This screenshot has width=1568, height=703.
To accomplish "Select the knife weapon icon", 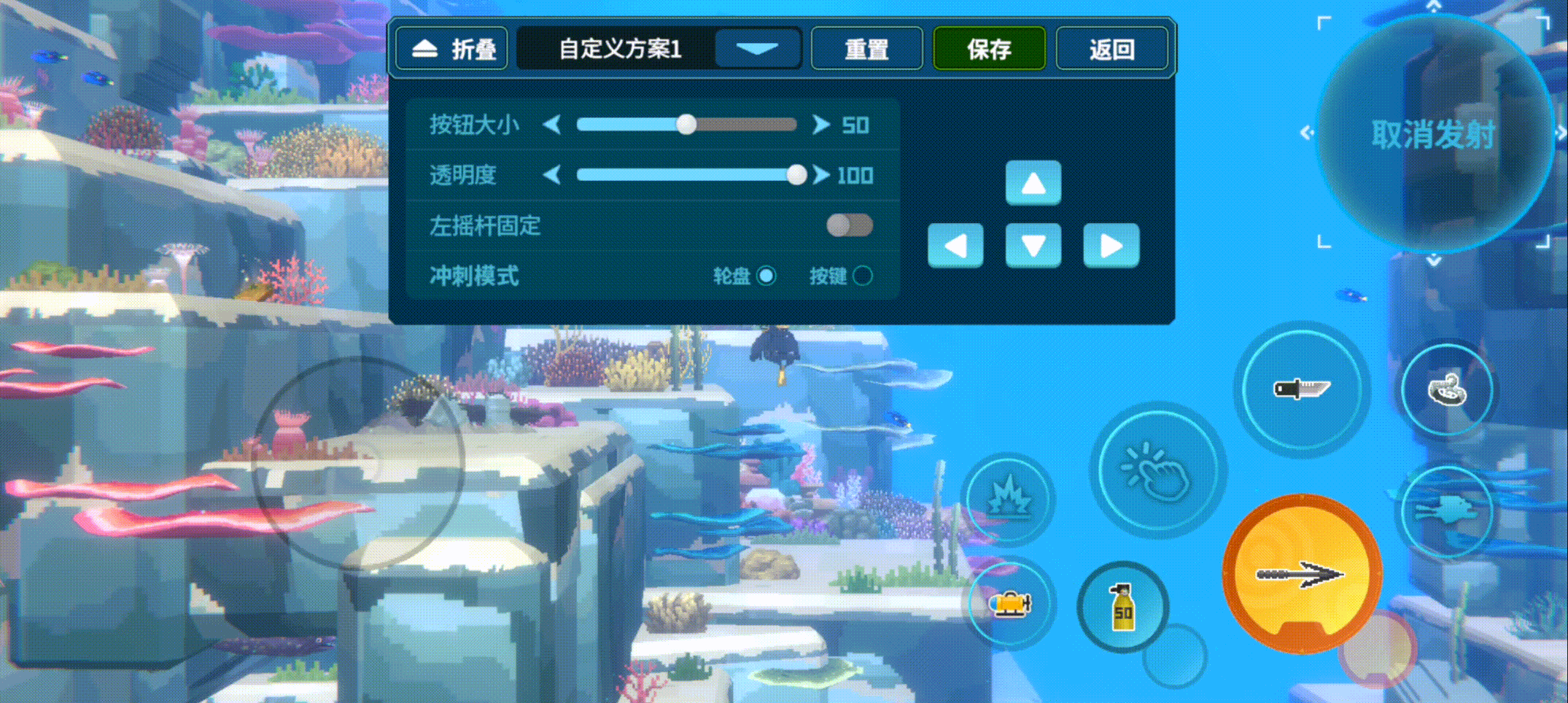I will click(x=1303, y=390).
